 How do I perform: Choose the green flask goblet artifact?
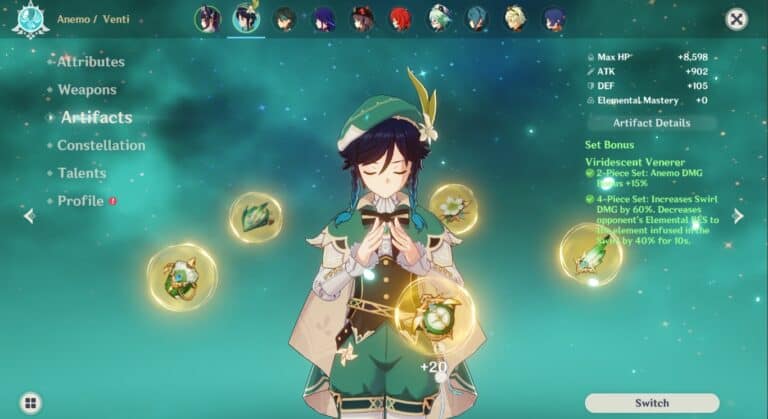181,277
